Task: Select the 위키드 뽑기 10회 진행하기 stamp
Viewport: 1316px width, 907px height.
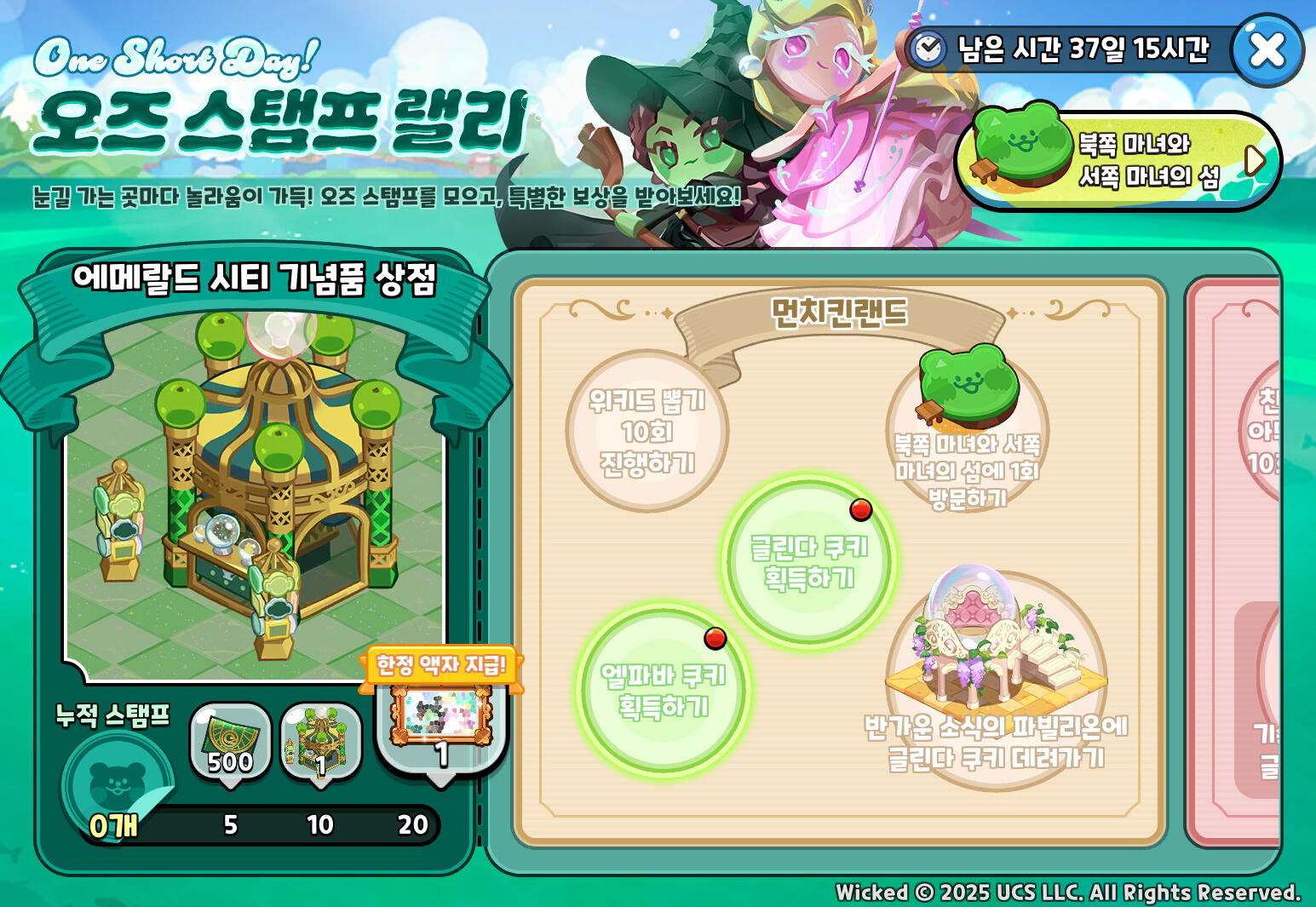Action: (647, 431)
